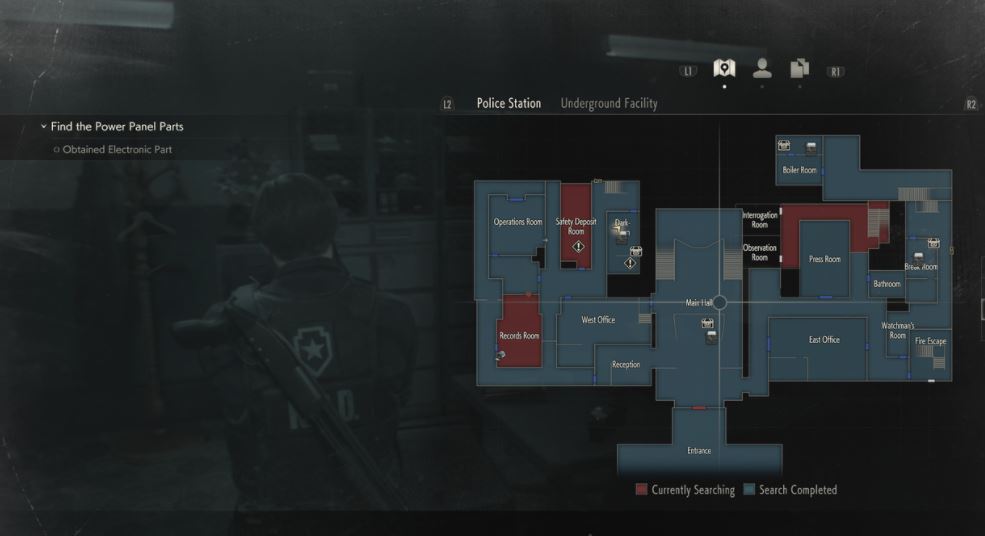The image size is (985, 536).
Task: Choose the Safety Deposit Room on the map
Action: click(576, 225)
